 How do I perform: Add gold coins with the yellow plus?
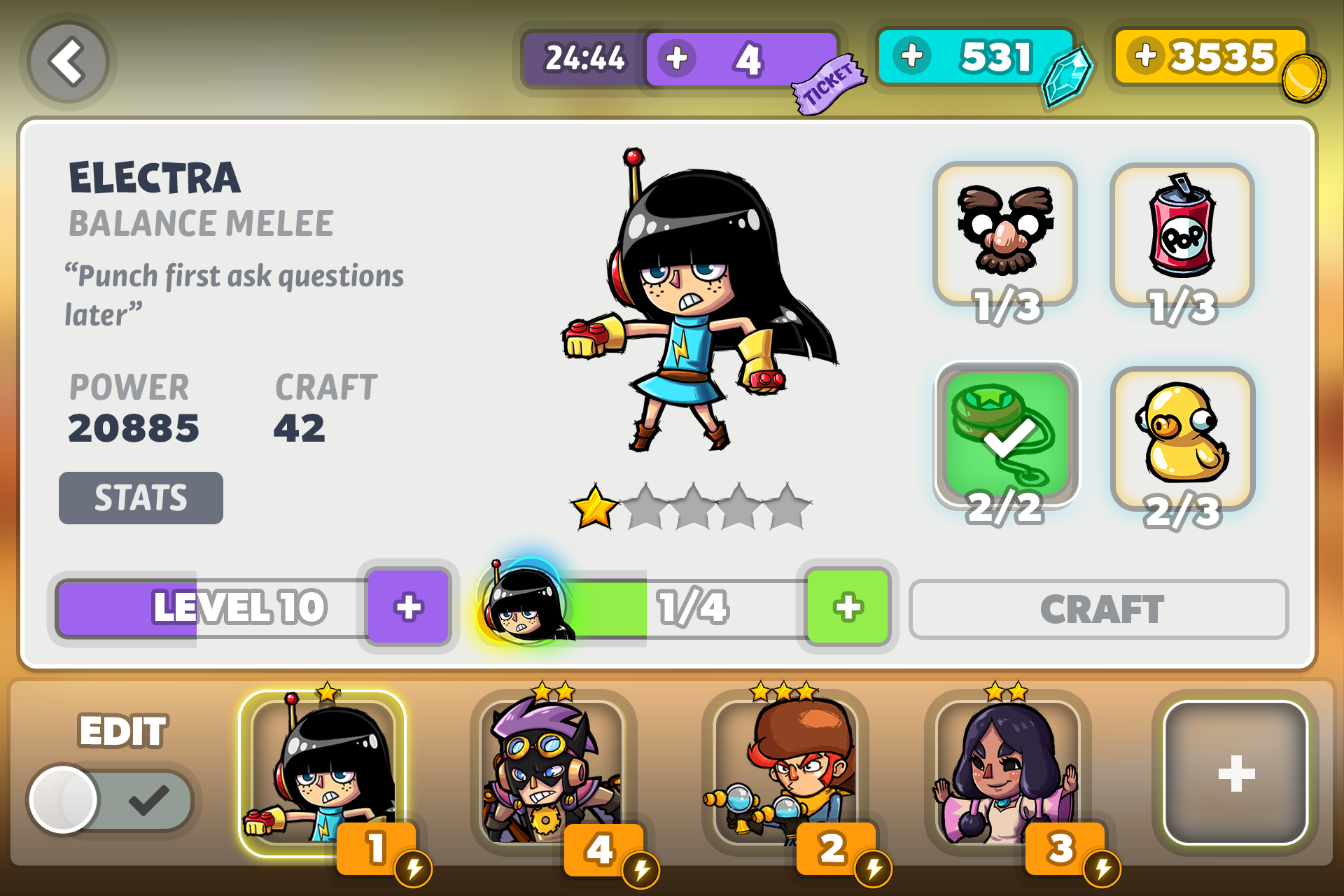tap(1146, 55)
